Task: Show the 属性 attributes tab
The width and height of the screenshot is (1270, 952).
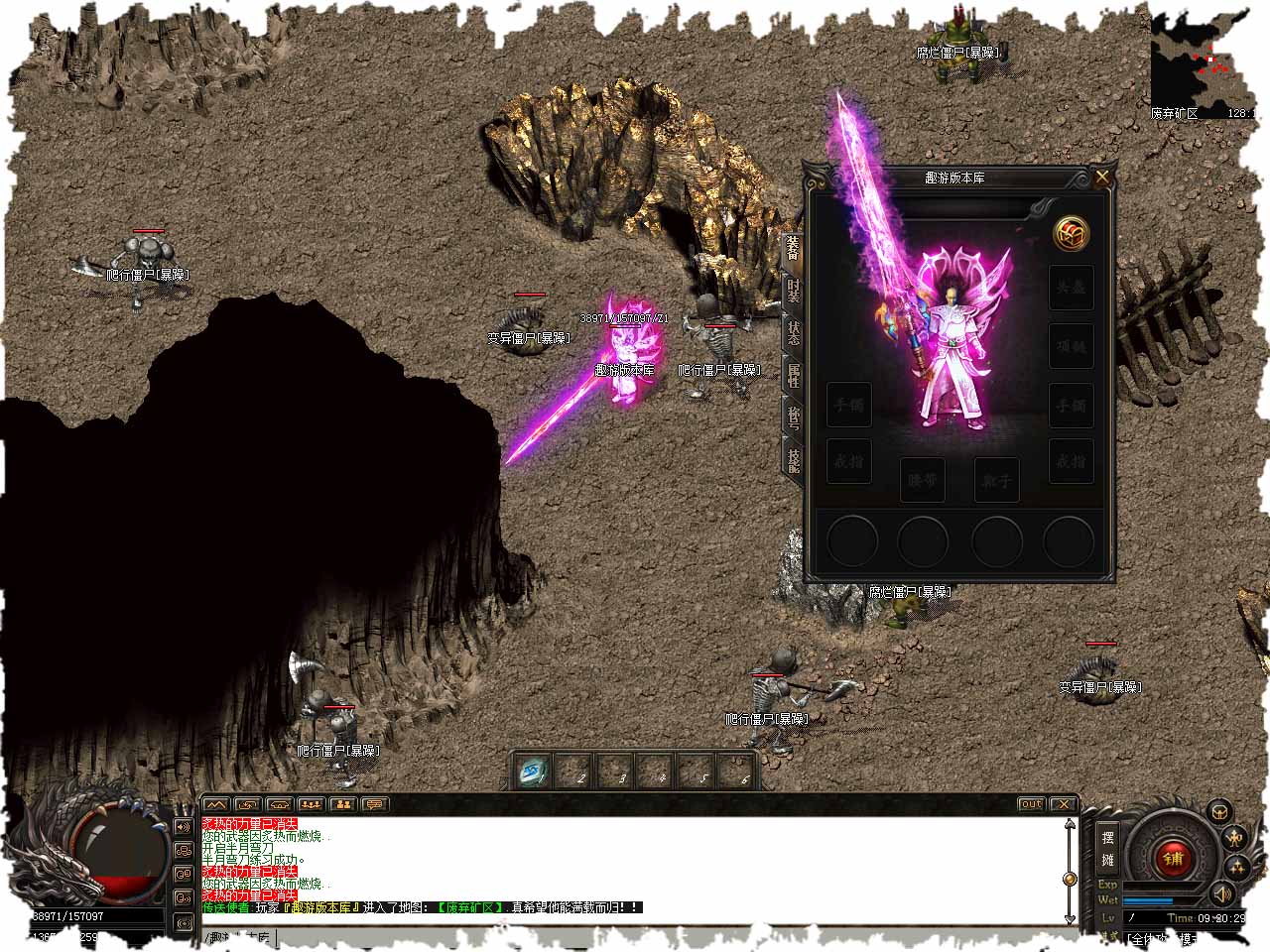Action: click(793, 377)
